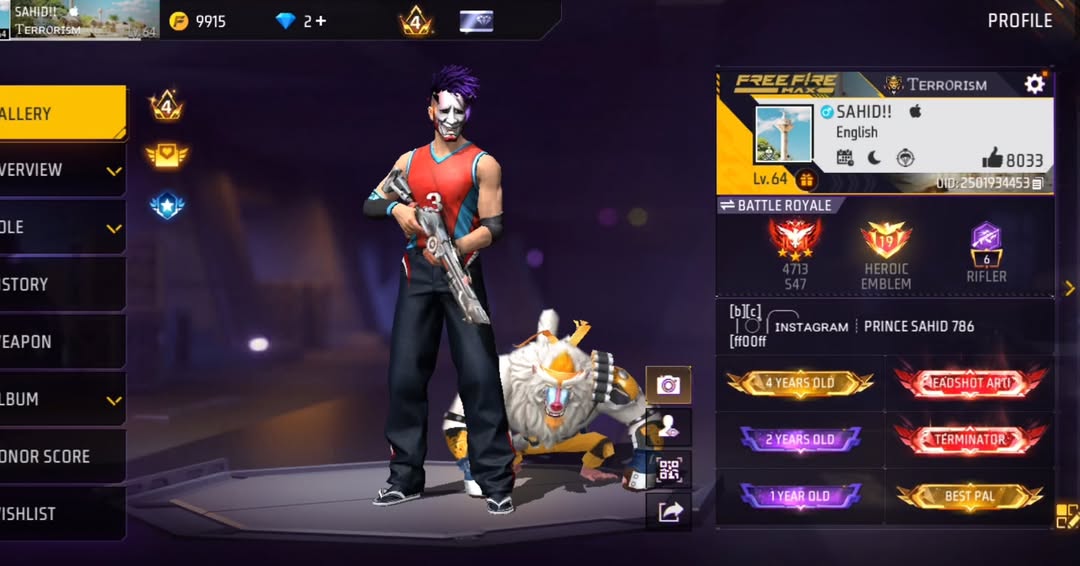This screenshot has height=566, width=1080.
Task: Share the profile using the arrow button
Action: point(668,511)
